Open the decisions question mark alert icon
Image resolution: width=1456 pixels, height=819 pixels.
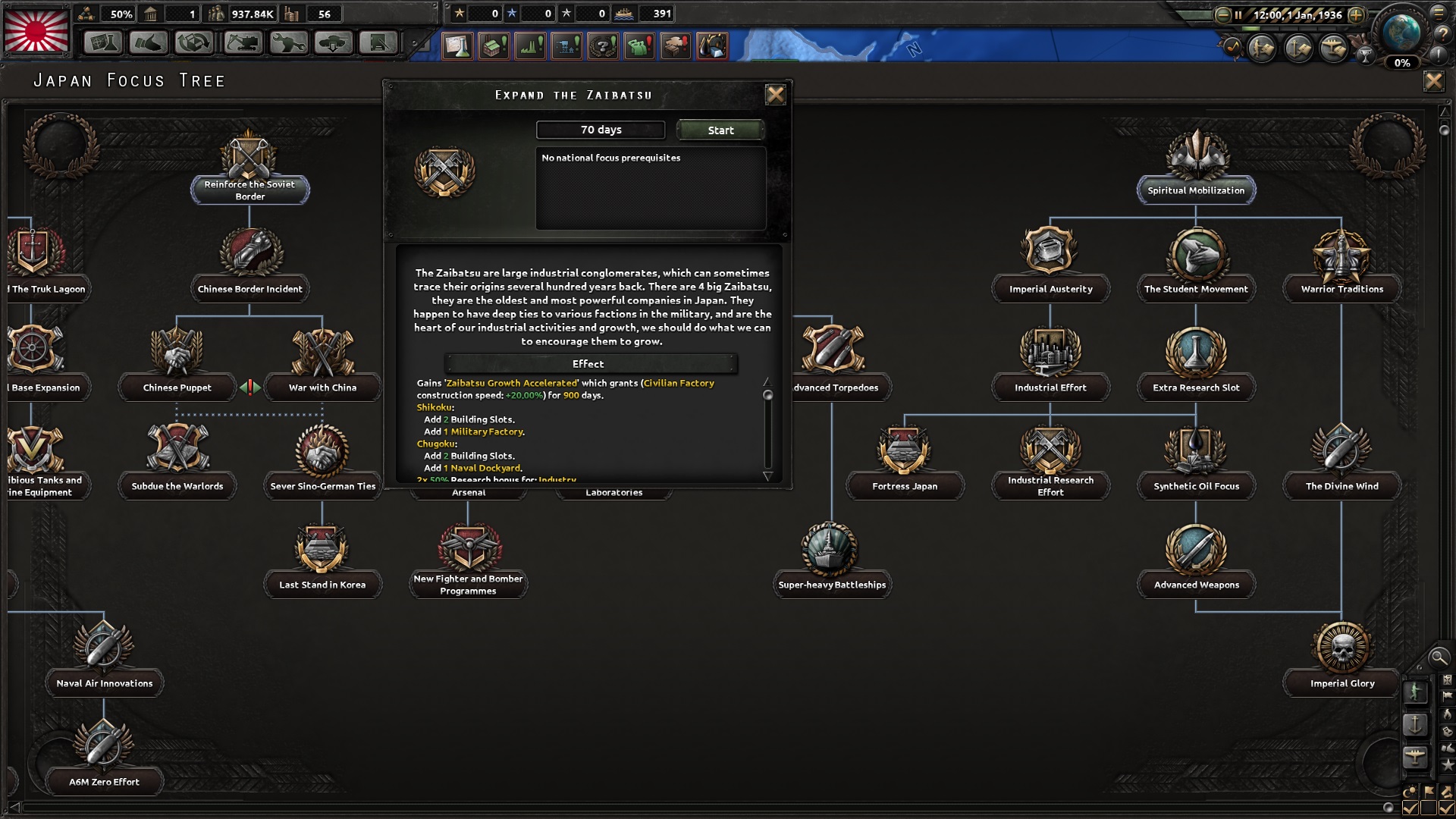tap(602, 46)
